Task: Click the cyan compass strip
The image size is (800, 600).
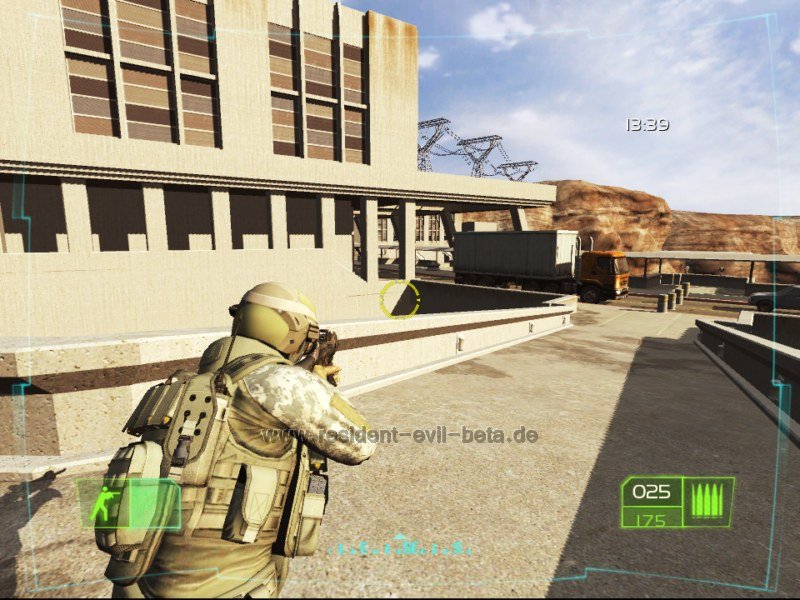Action: tap(402, 548)
